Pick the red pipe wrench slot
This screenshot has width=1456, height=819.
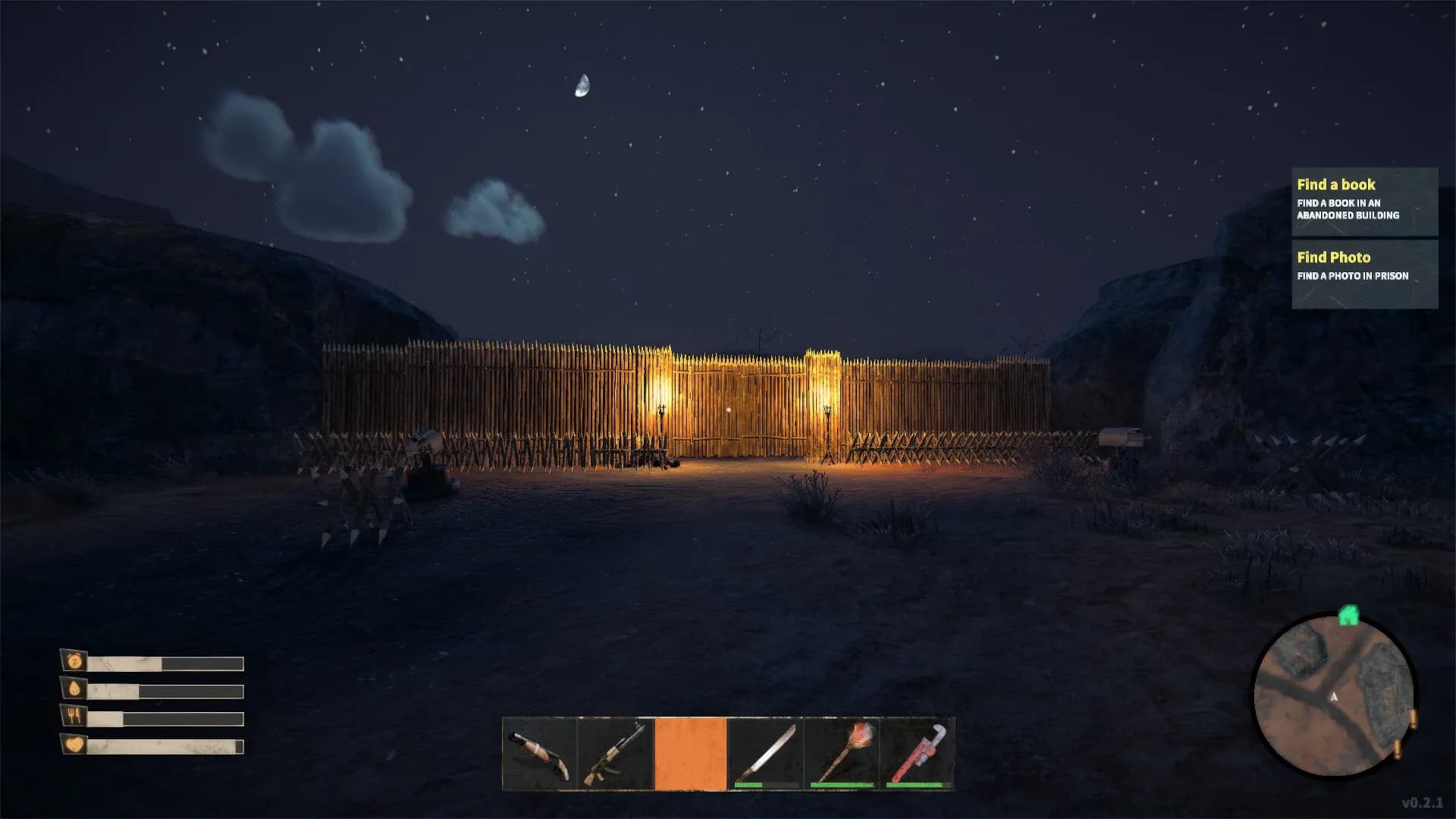(x=917, y=754)
